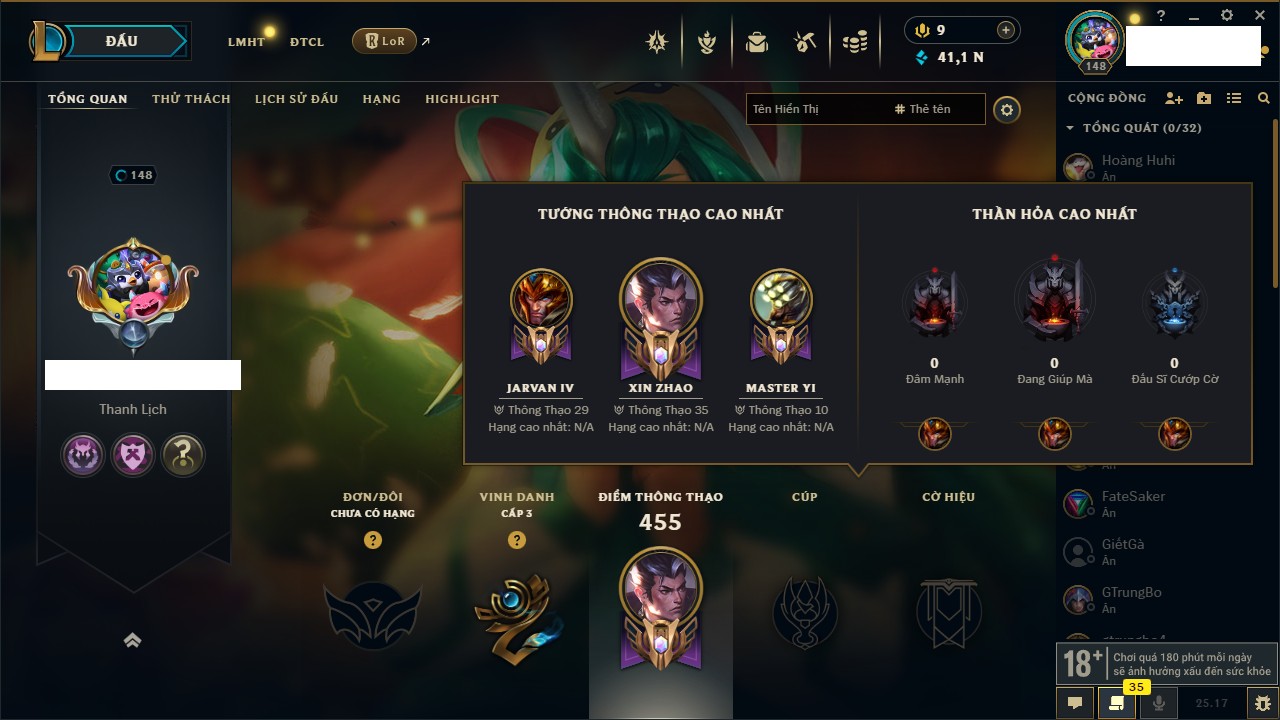Image resolution: width=1280 pixels, height=720 pixels.
Task: Select the HẠNG tab
Action: pyautogui.click(x=381, y=99)
